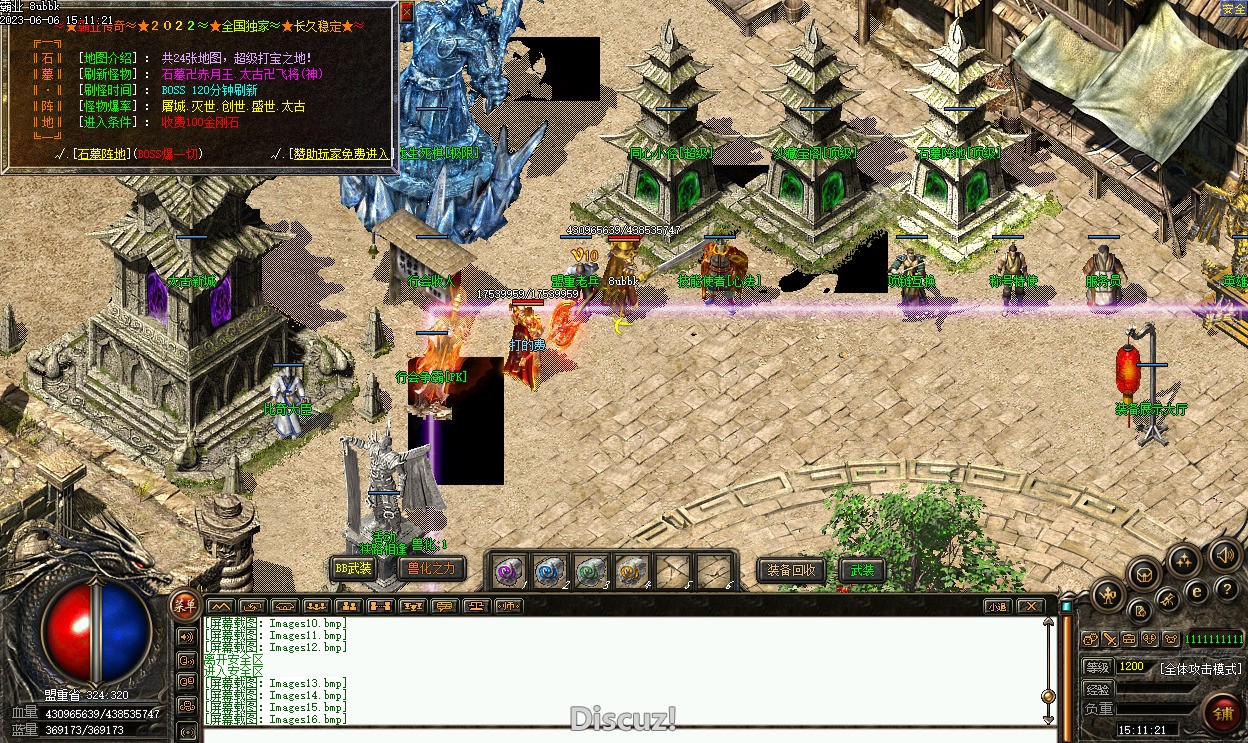Switch attack mode from 全体攻击模式
The height and width of the screenshot is (743, 1248).
[1200, 668]
